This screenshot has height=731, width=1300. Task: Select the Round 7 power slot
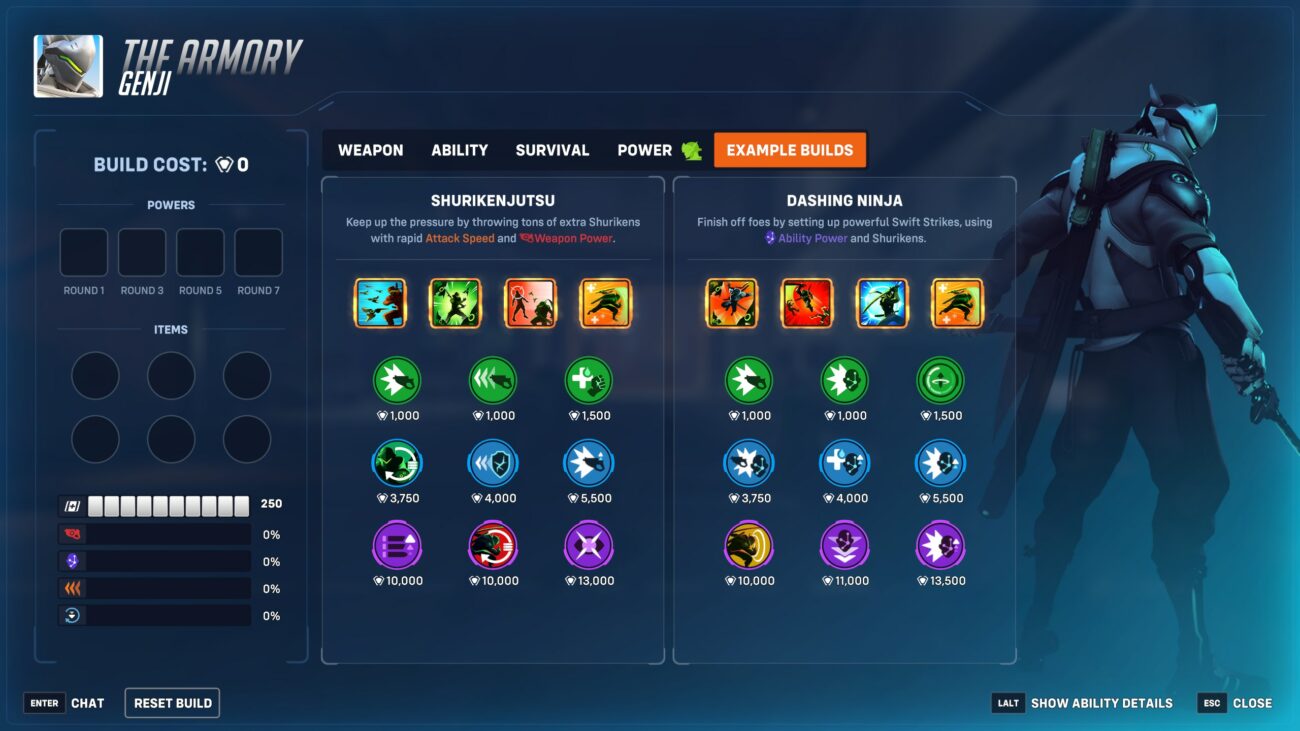click(x=258, y=252)
